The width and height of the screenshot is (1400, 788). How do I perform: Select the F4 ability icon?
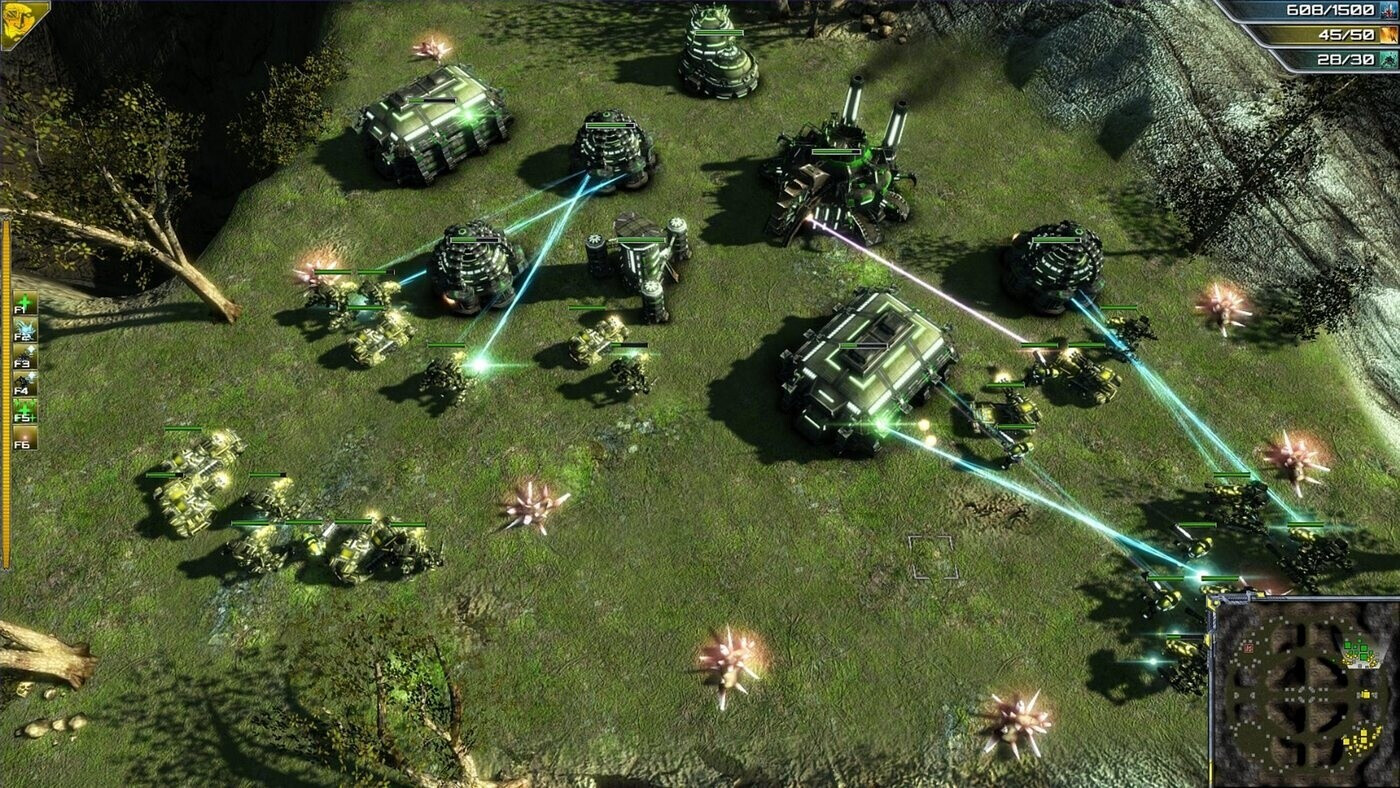pos(25,384)
